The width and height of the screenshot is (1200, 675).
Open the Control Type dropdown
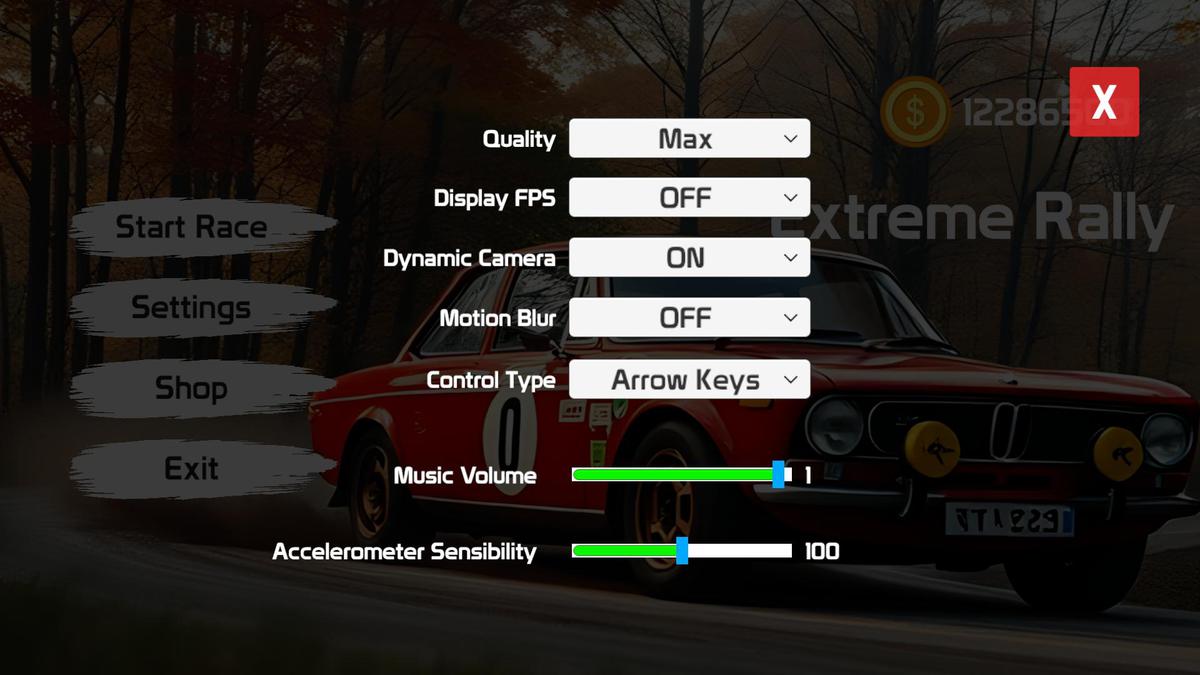pyautogui.click(x=689, y=380)
